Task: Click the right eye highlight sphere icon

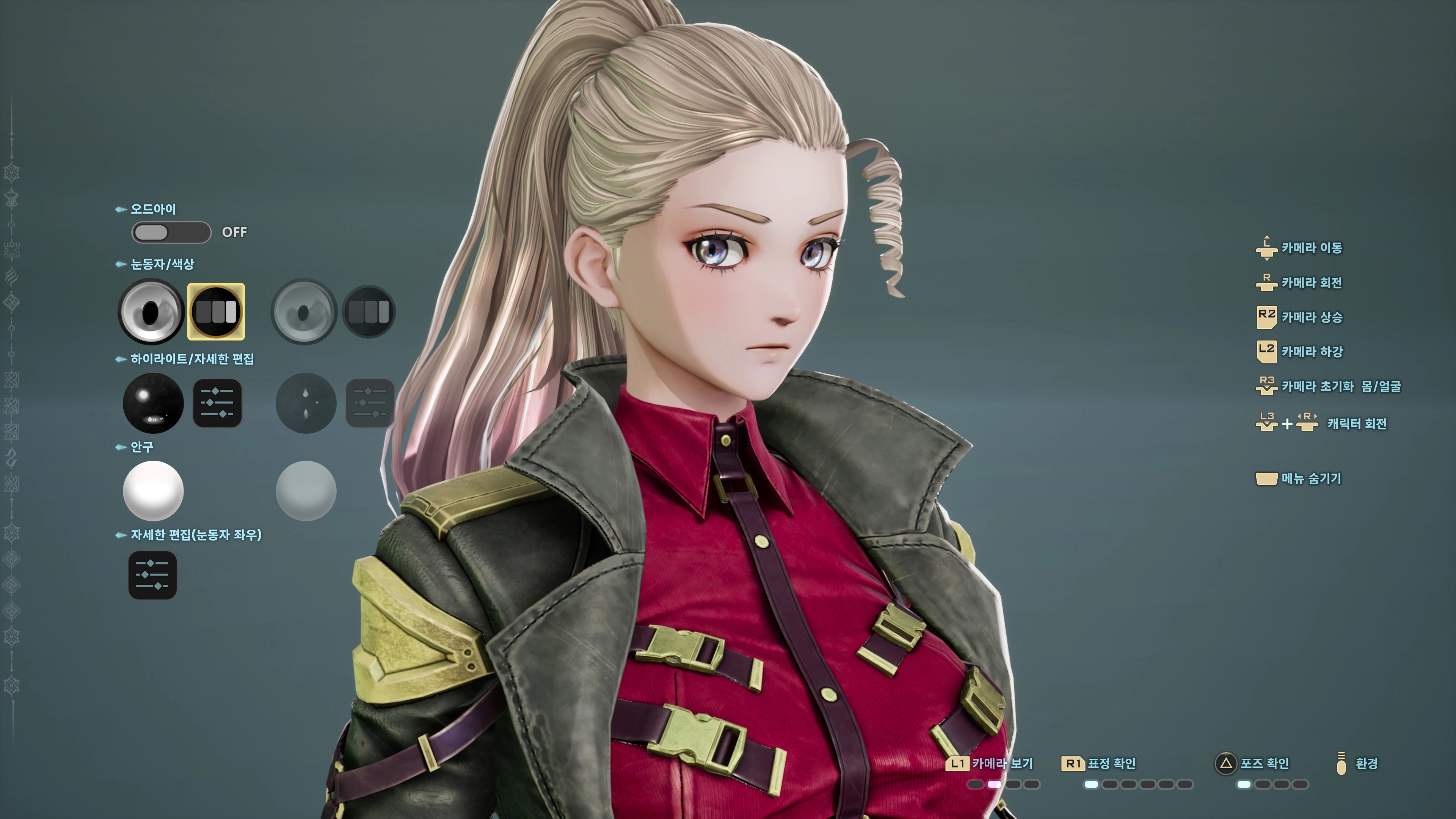Action: pyautogui.click(x=305, y=403)
